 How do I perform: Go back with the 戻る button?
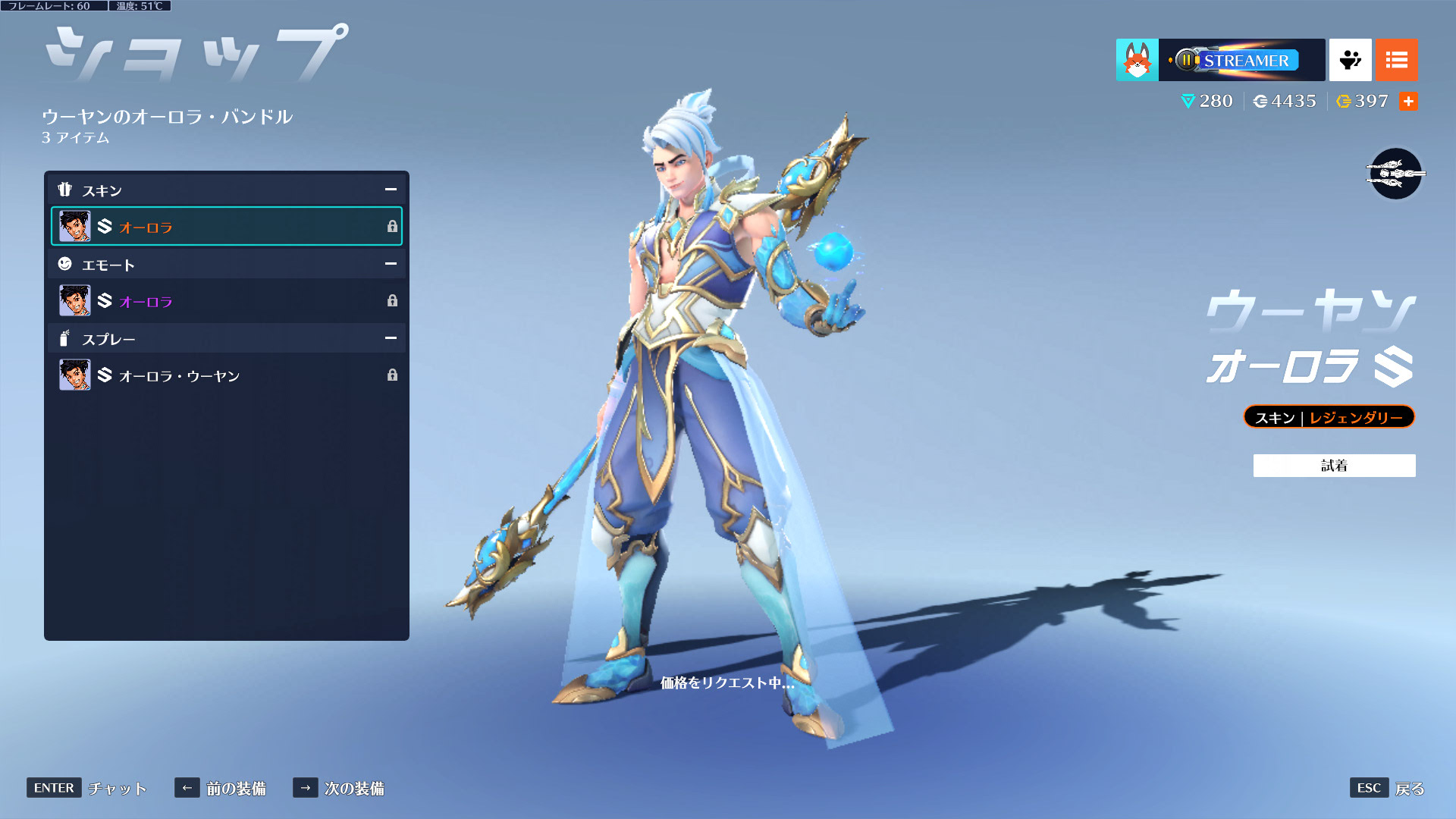(x=1387, y=789)
